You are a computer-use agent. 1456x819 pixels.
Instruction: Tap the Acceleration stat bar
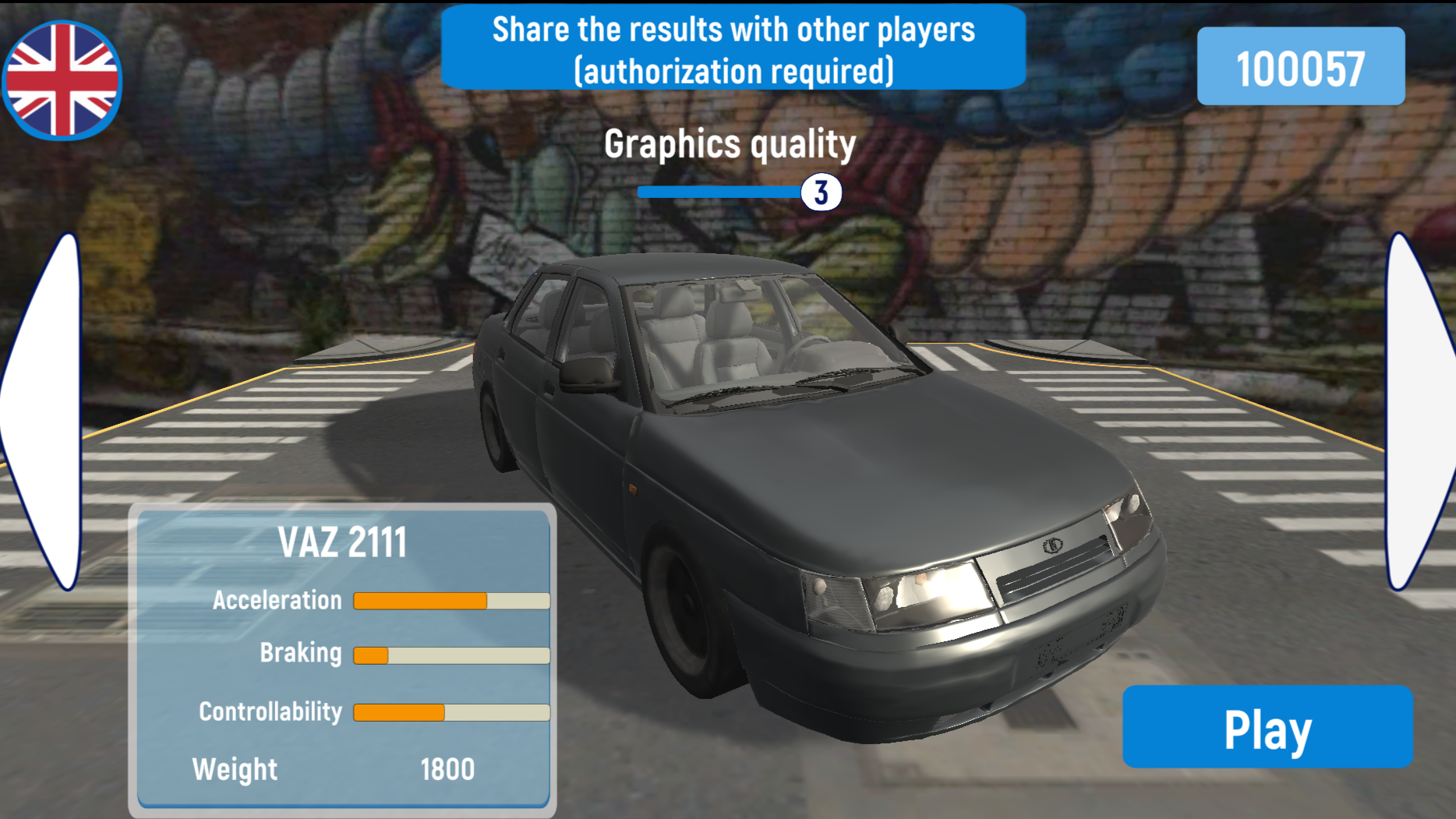(x=451, y=600)
